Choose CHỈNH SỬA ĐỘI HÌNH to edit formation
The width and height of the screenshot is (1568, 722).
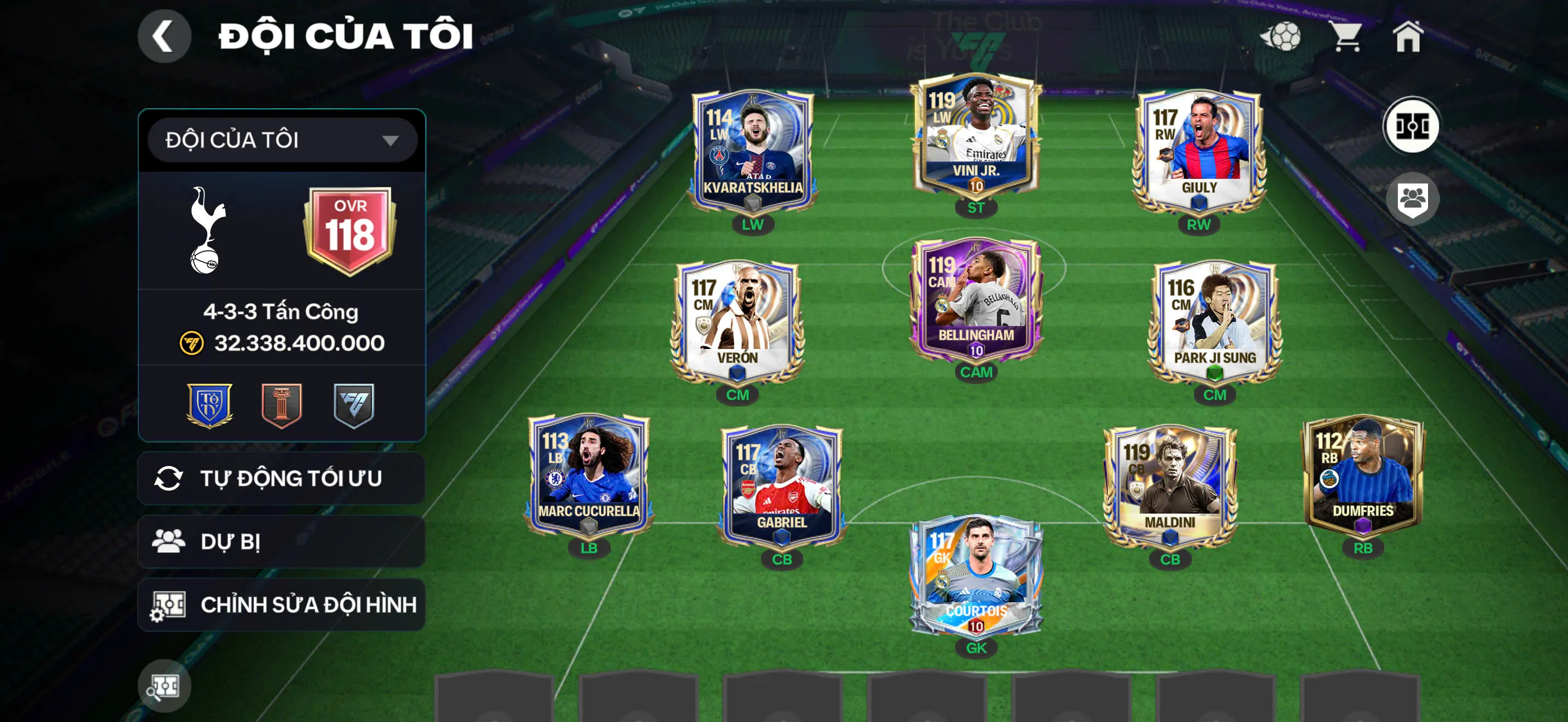pyautogui.click(x=282, y=604)
